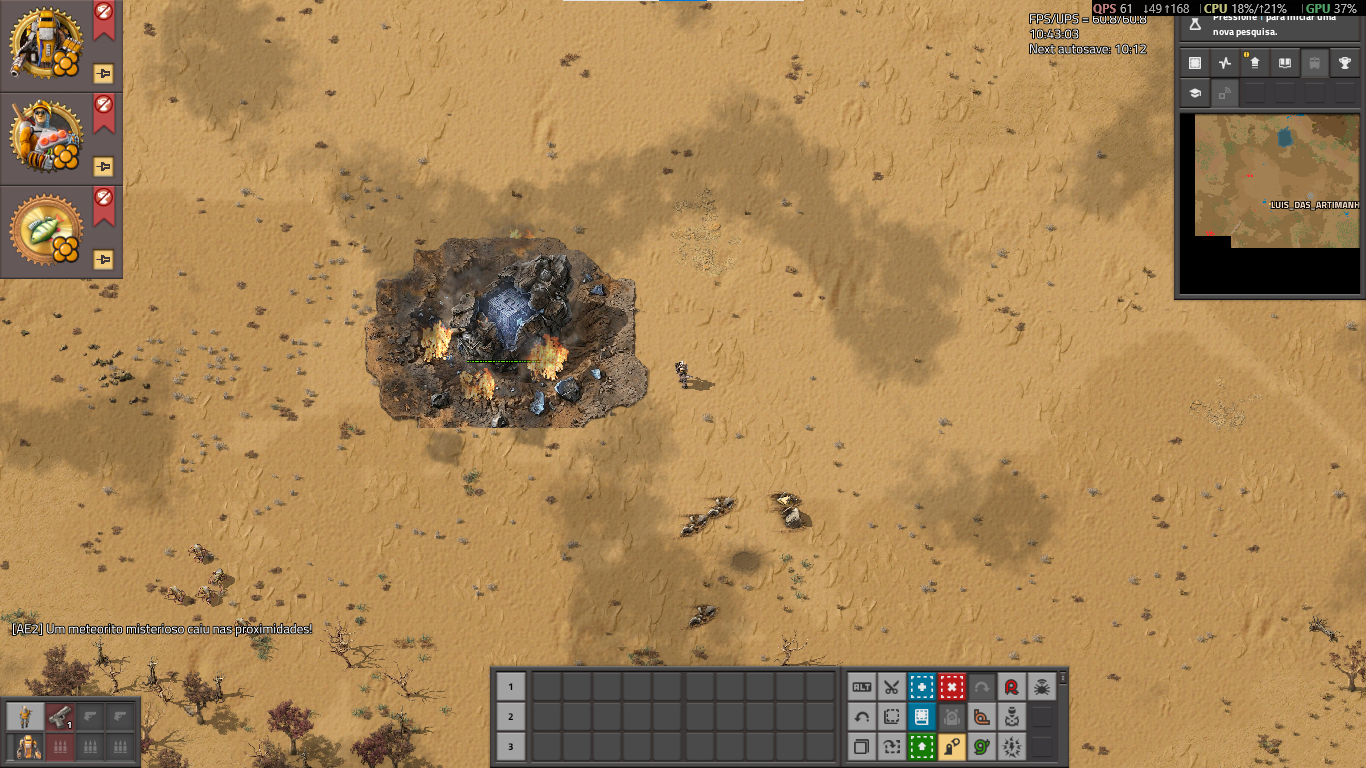Click the spider remote signal shortcut
The image size is (1366, 768).
(x=1042, y=687)
